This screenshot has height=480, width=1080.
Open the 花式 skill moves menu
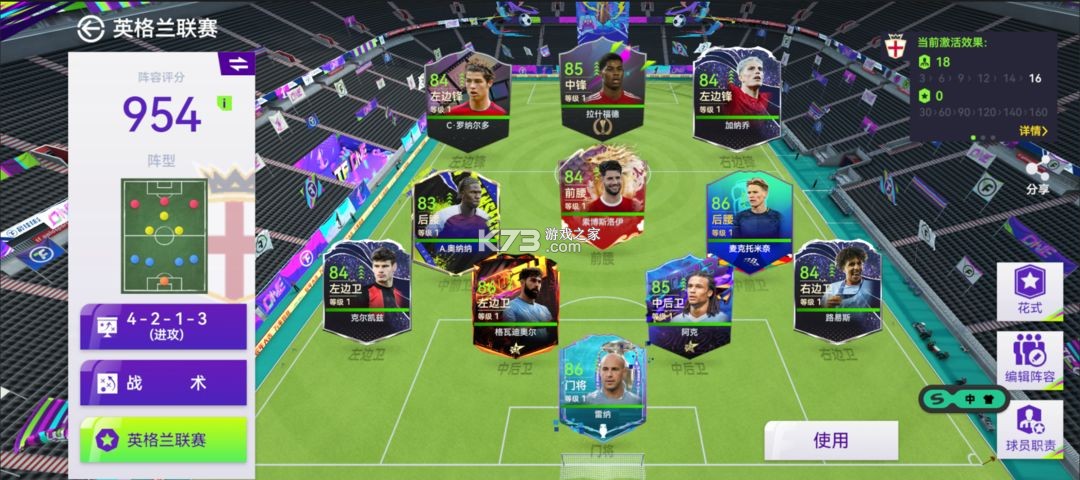coord(1029,291)
